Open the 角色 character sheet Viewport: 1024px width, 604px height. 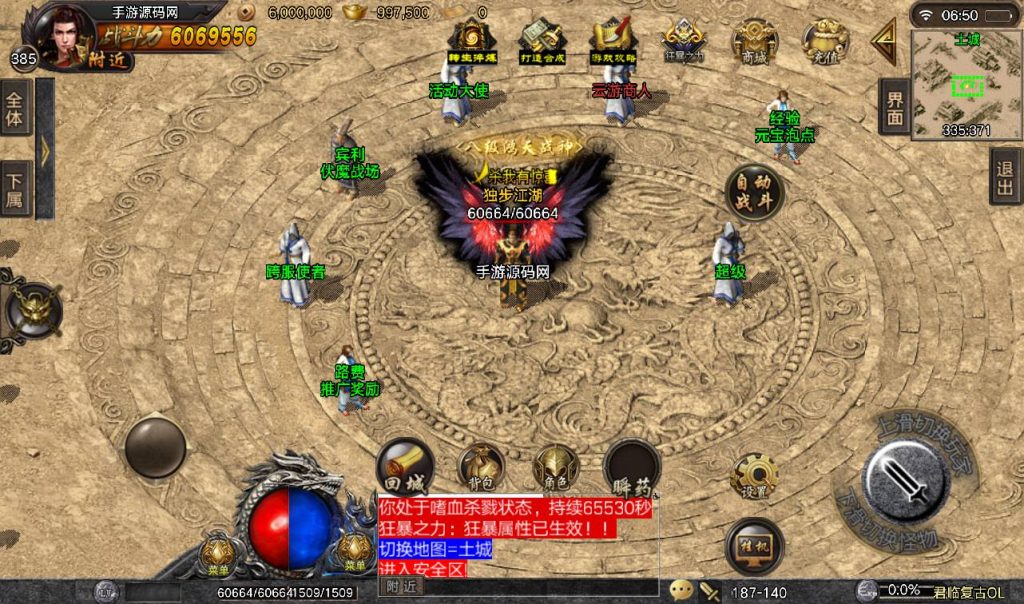click(x=556, y=468)
